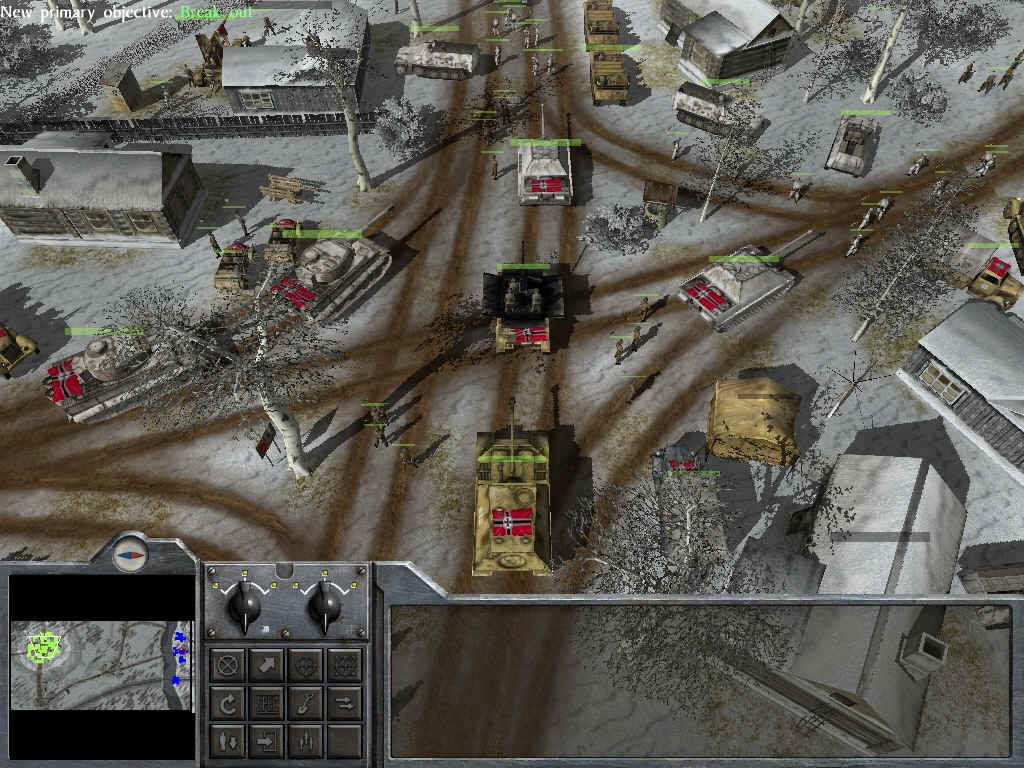This screenshot has width=1024, height=768.
Task: Click the minimap to move the camera
Action: pyautogui.click(x=100, y=664)
